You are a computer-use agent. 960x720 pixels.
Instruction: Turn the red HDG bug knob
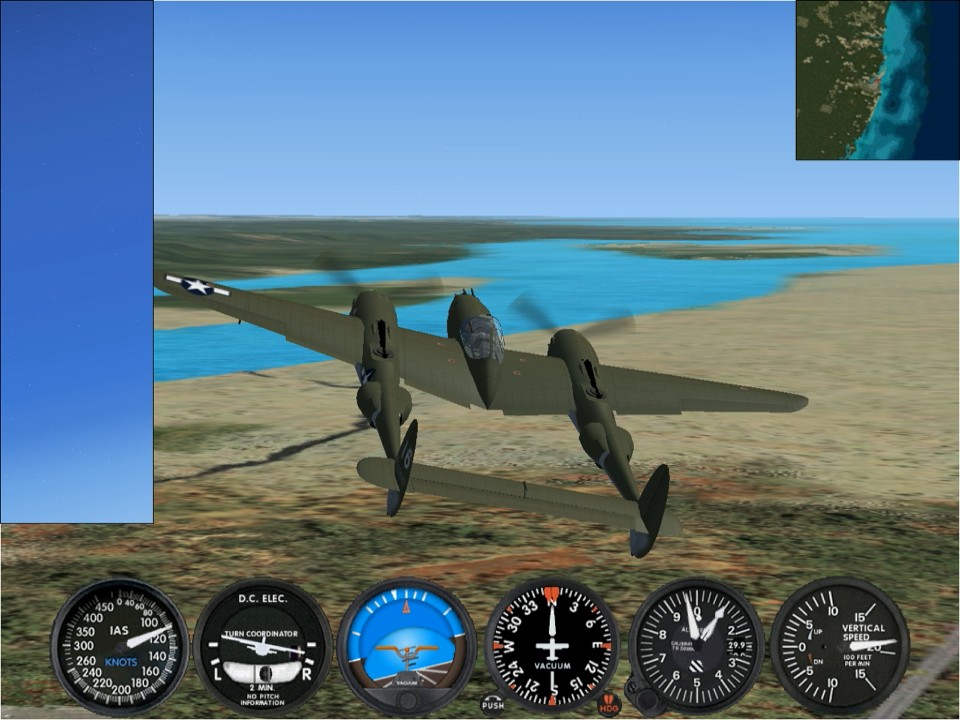tap(609, 704)
